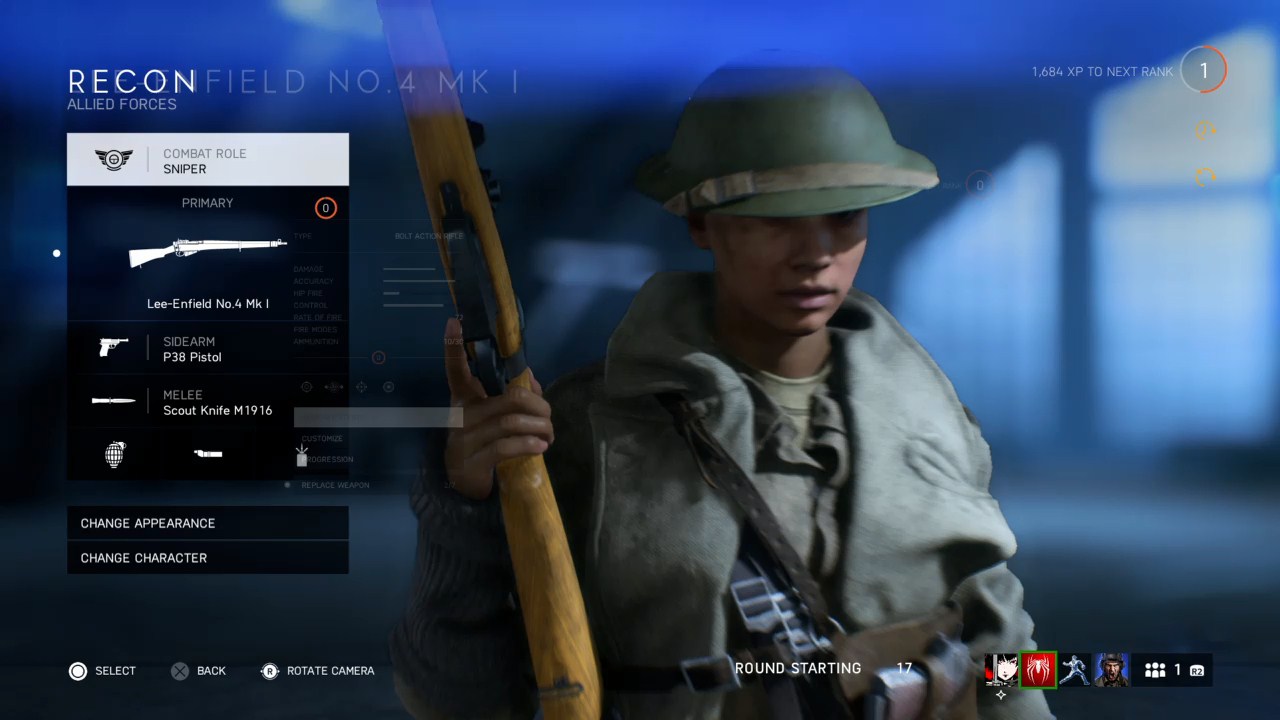Select the rightmost sight option circle

click(388, 386)
